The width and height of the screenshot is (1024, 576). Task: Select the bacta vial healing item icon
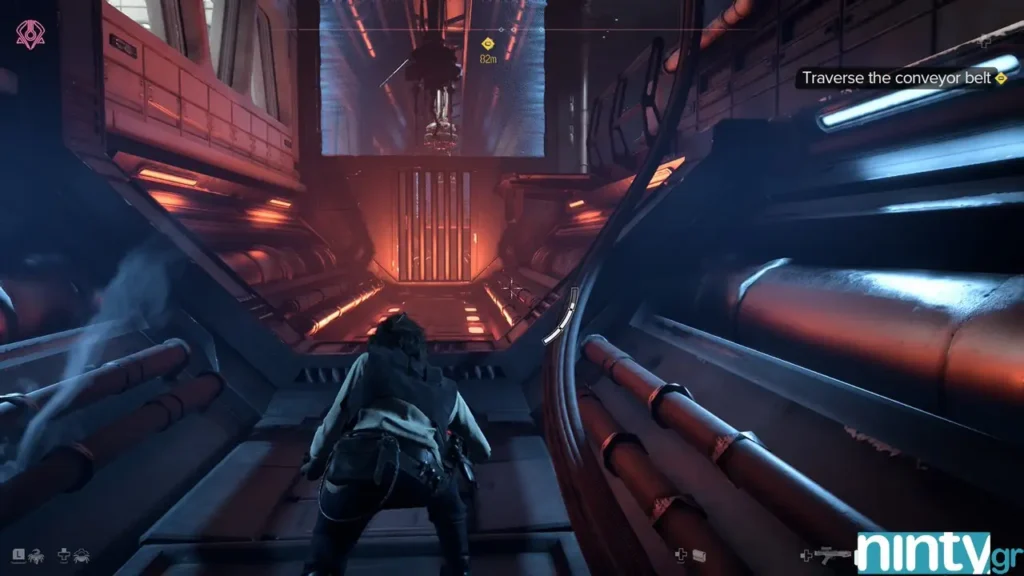[x=700, y=554]
